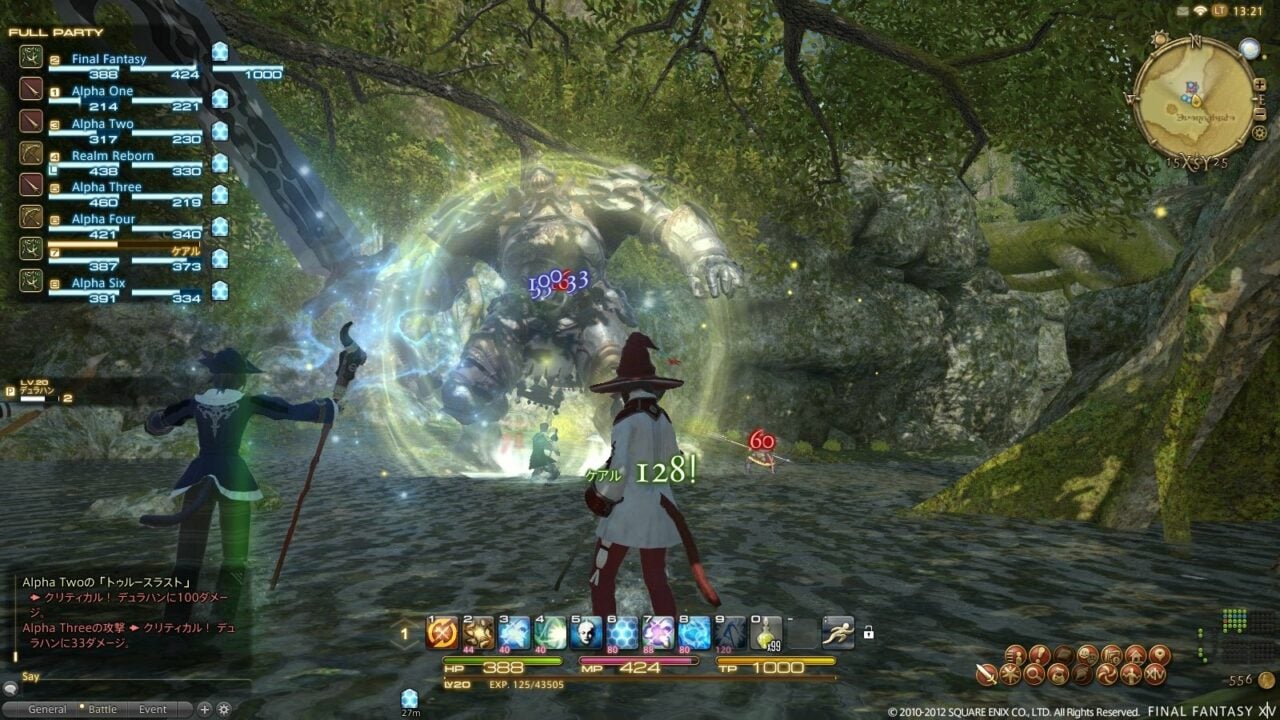Click the sword icon in the main menu

coord(986,674)
